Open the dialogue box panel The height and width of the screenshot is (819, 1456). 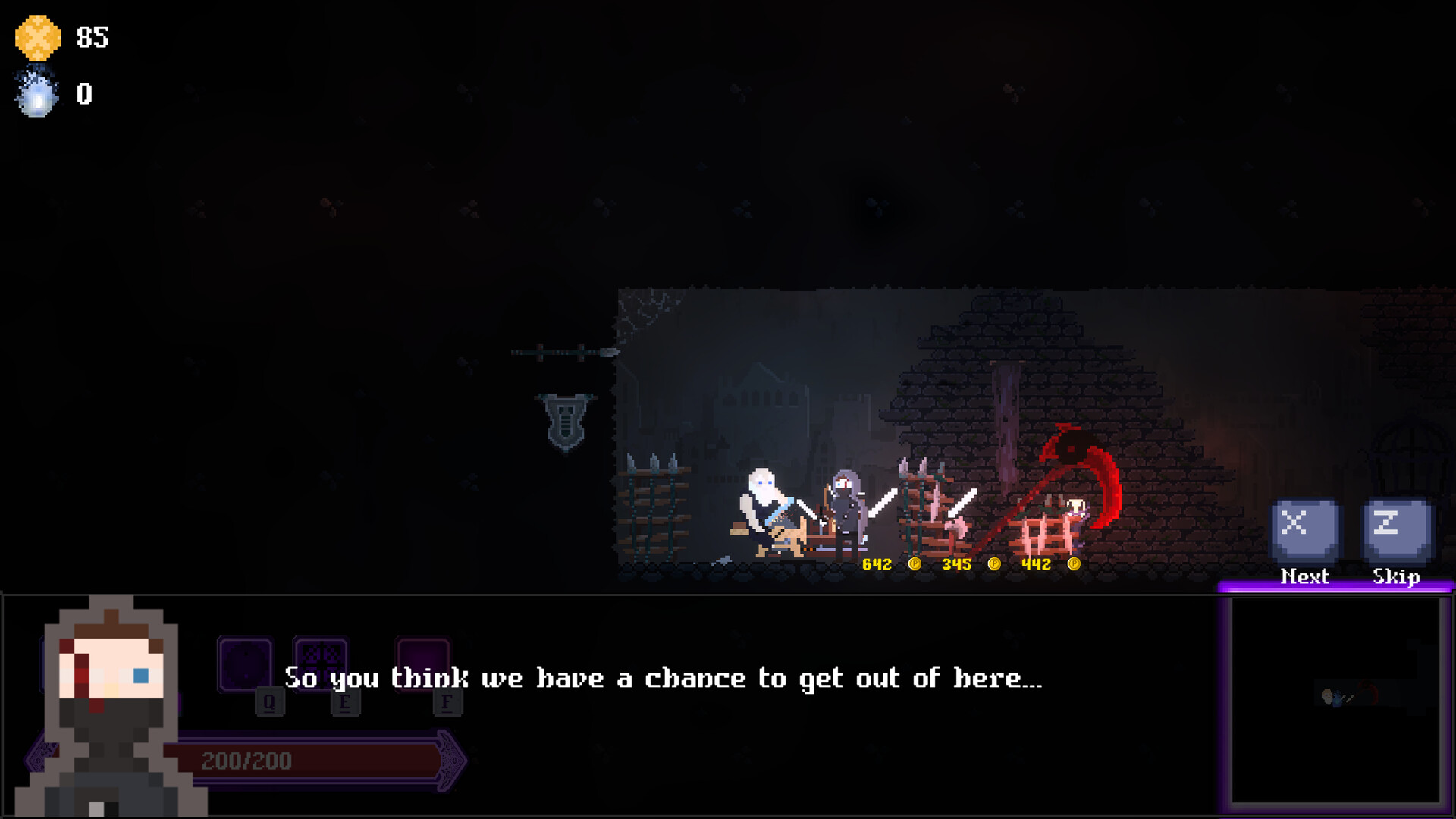664,679
